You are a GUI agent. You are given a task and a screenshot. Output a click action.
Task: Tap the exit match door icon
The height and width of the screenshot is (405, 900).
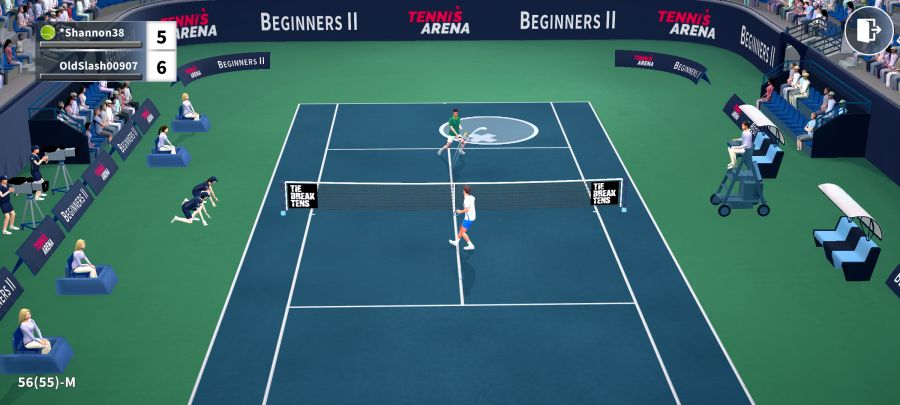click(868, 31)
